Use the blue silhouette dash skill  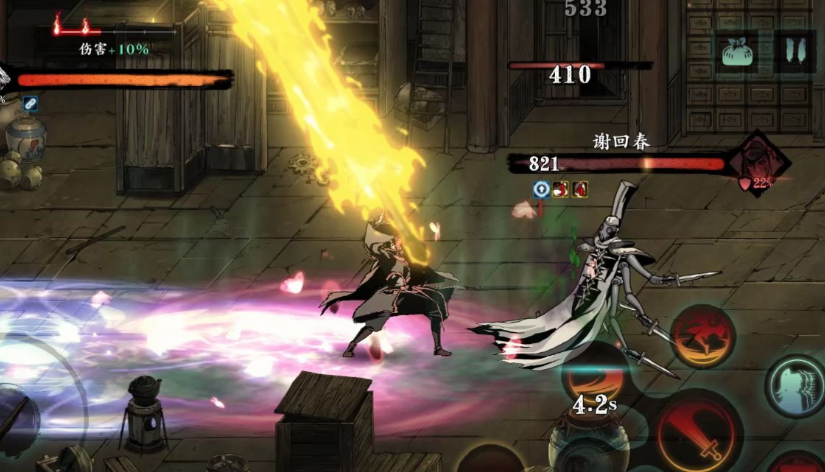click(x=796, y=385)
